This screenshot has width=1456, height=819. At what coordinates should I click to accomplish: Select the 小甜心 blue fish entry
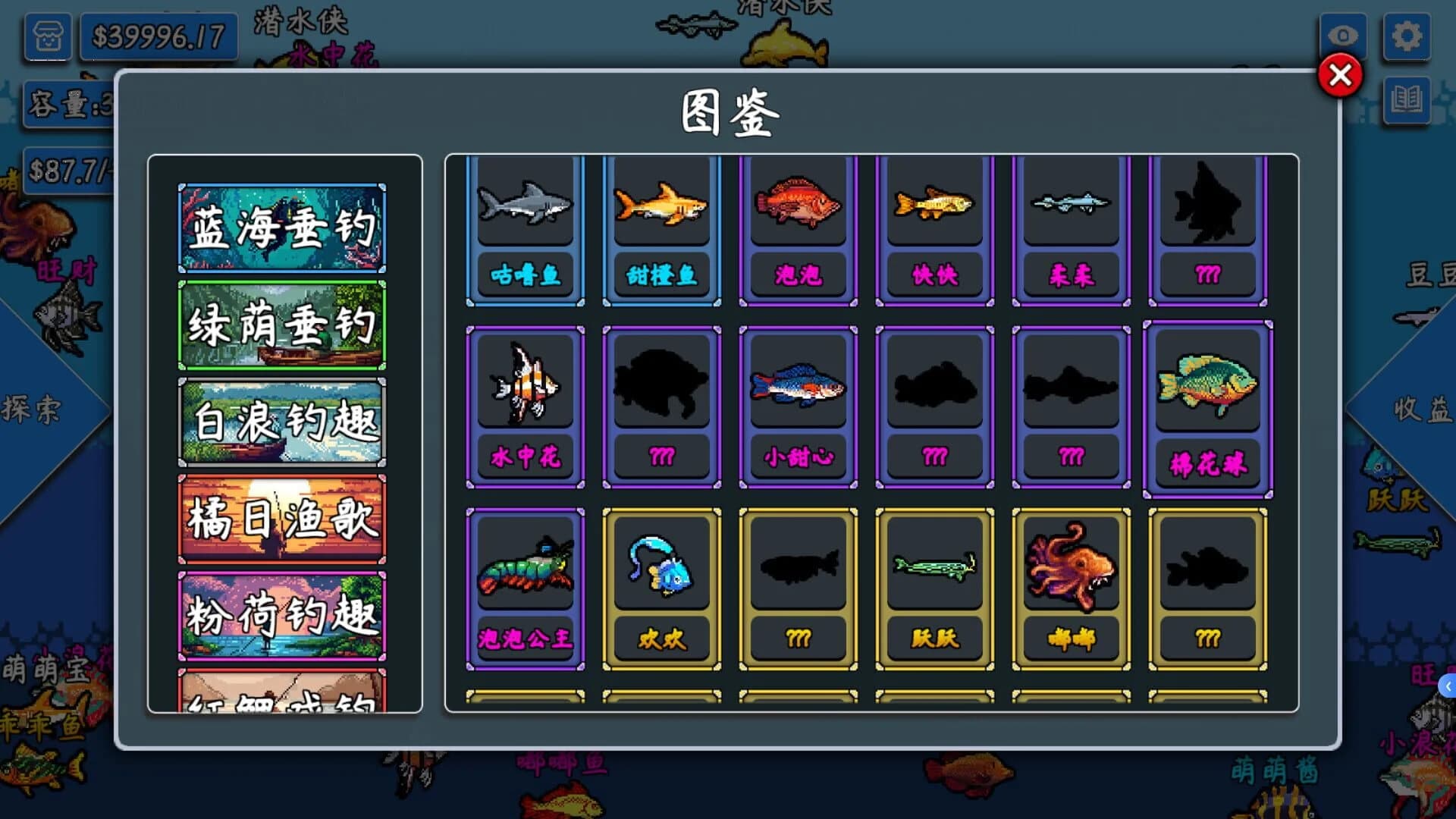[x=798, y=407]
